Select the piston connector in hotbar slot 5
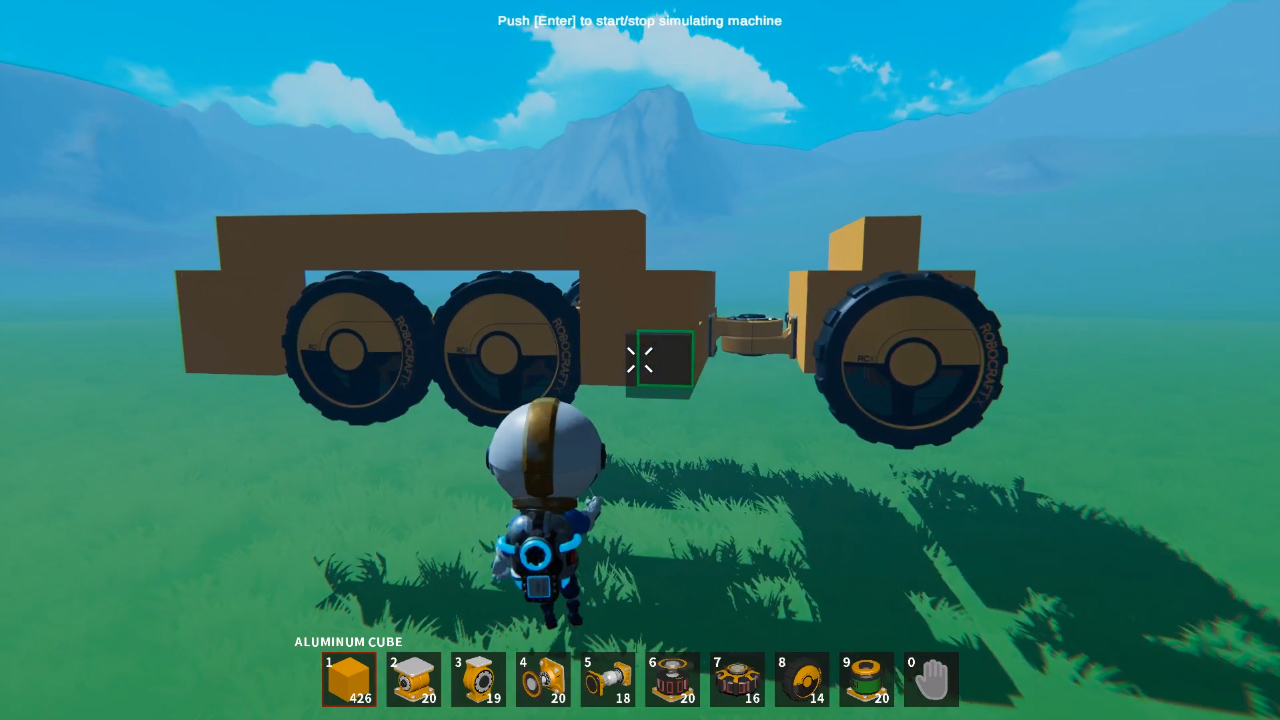The image size is (1280, 720). (x=607, y=679)
